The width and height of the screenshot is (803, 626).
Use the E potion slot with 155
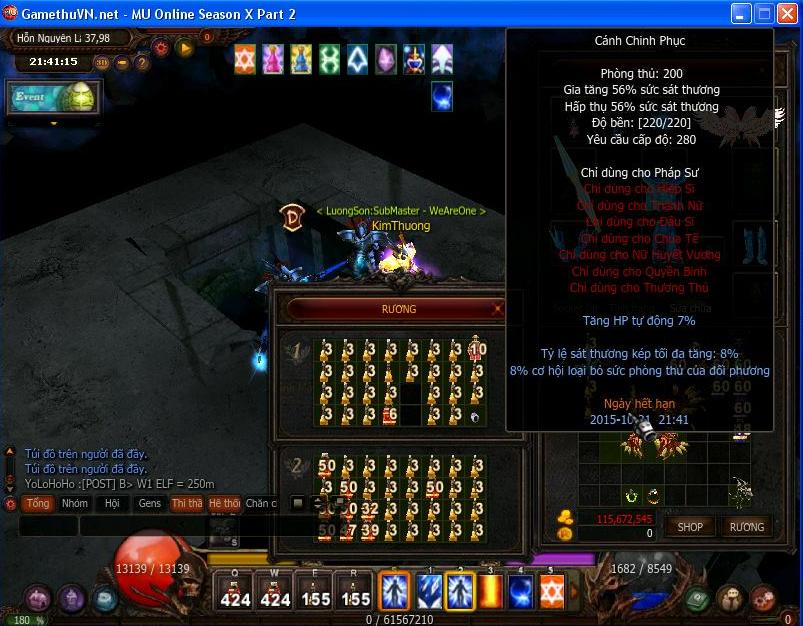click(x=315, y=590)
